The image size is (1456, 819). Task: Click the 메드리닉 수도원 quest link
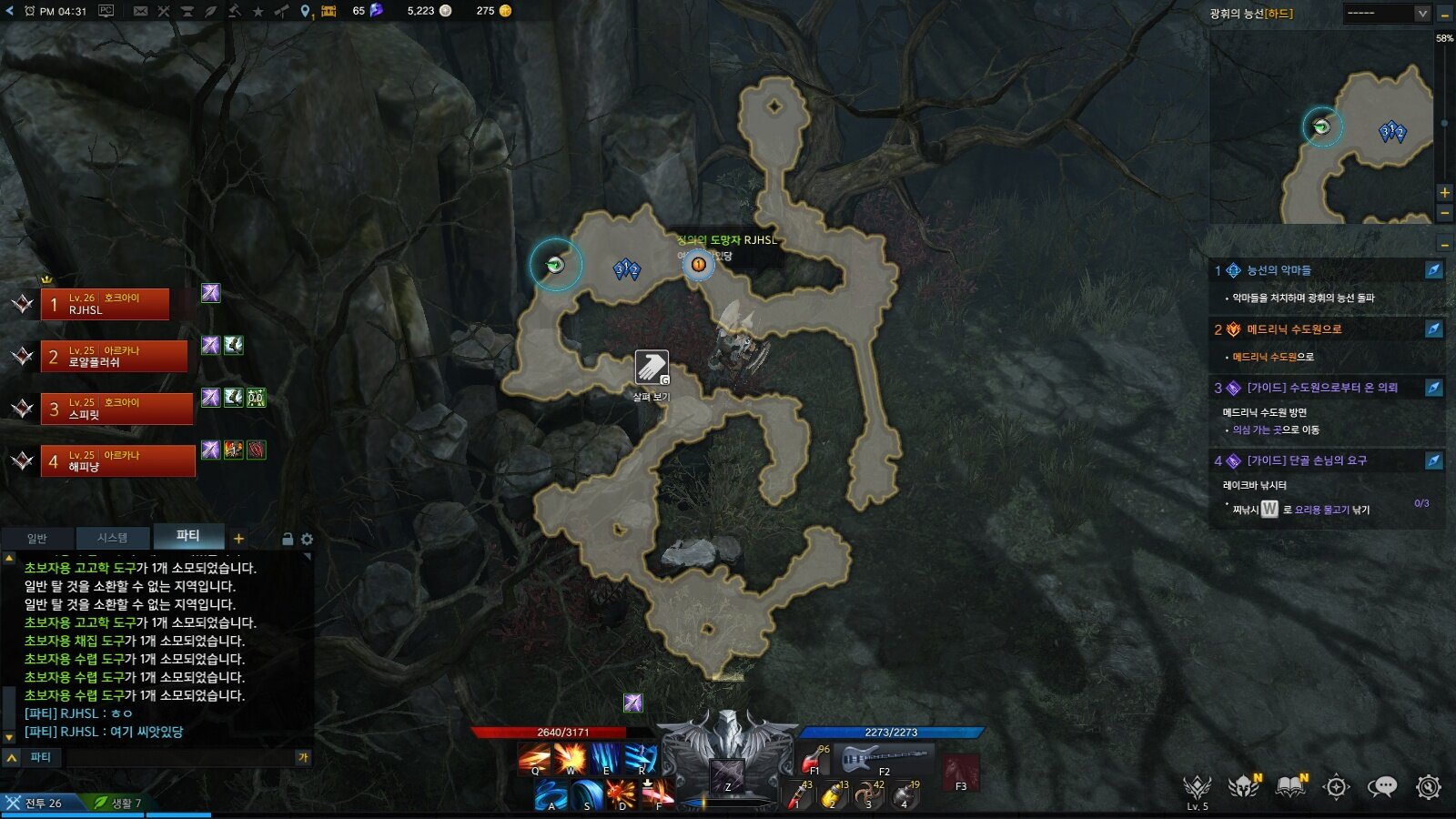[1266, 357]
